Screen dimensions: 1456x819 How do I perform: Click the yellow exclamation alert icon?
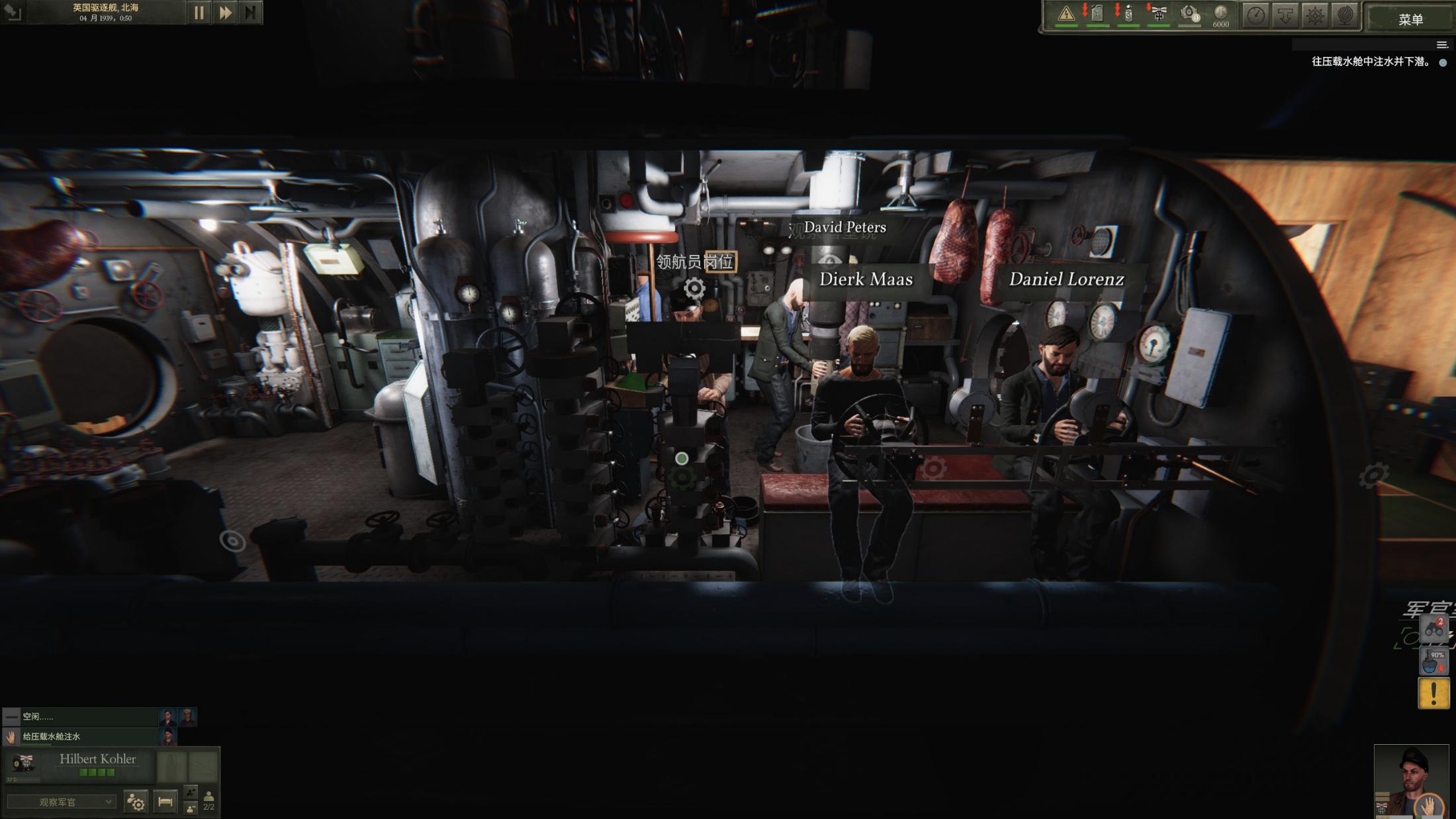click(x=1433, y=693)
